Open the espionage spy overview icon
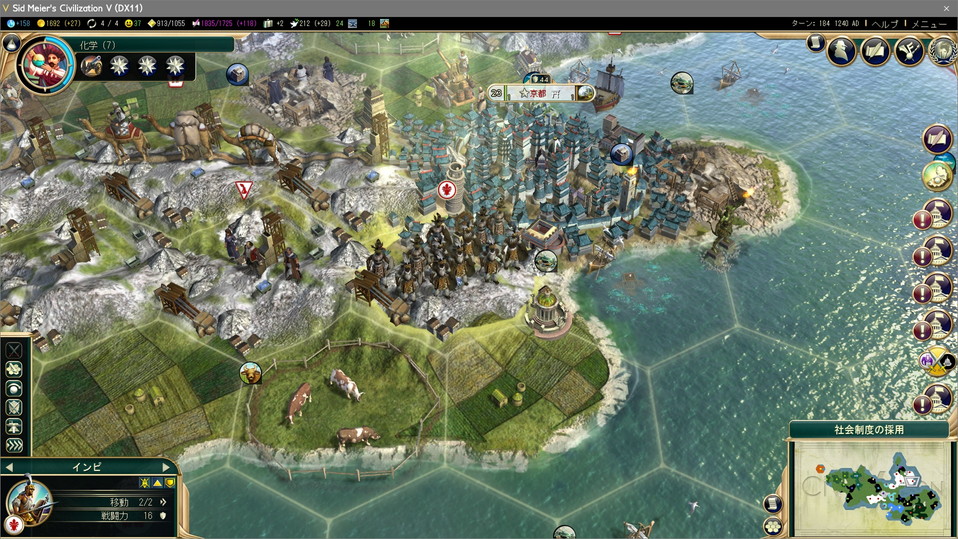 click(841, 50)
